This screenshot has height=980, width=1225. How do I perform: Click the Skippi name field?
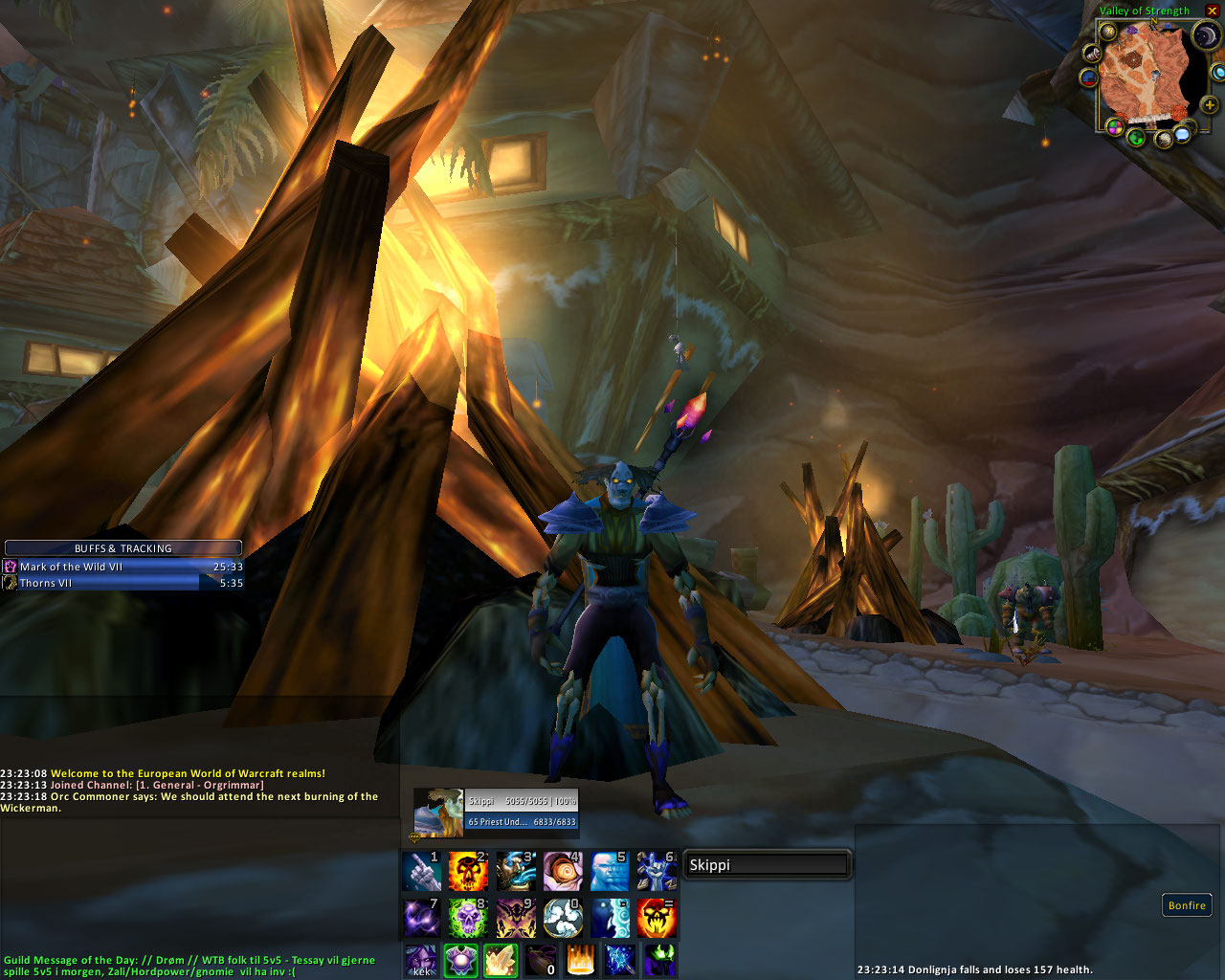pyautogui.click(x=767, y=865)
